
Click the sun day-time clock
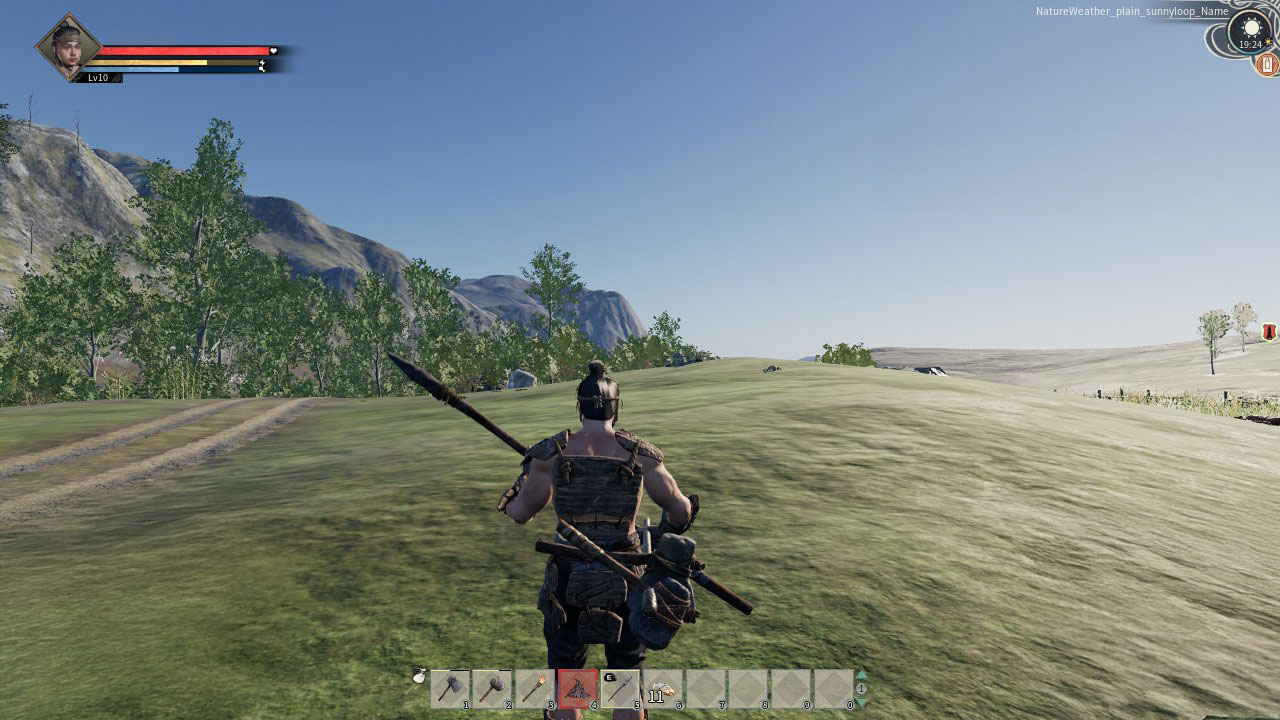pos(1250,30)
